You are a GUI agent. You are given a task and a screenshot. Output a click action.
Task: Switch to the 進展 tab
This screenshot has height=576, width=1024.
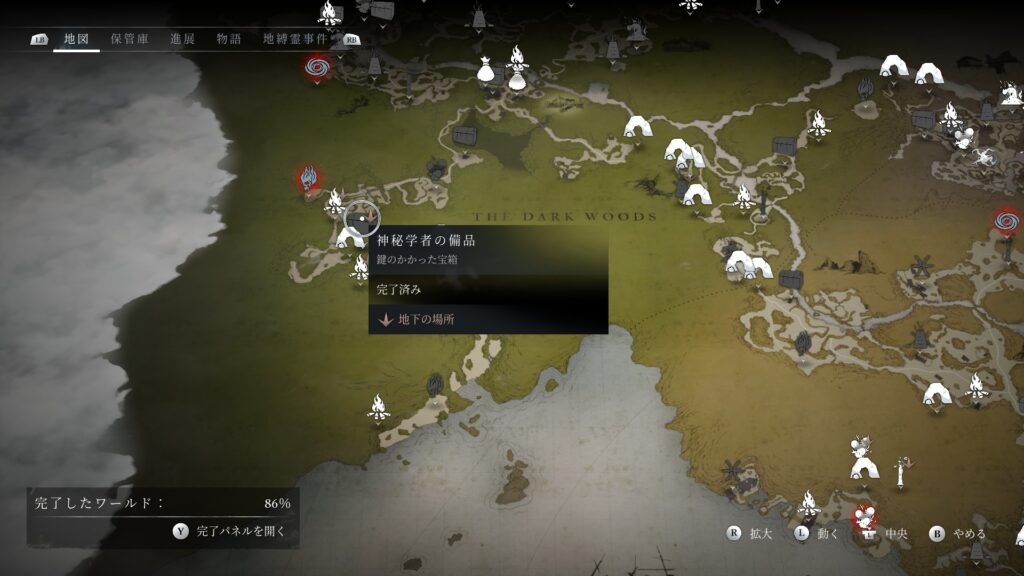point(182,39)
